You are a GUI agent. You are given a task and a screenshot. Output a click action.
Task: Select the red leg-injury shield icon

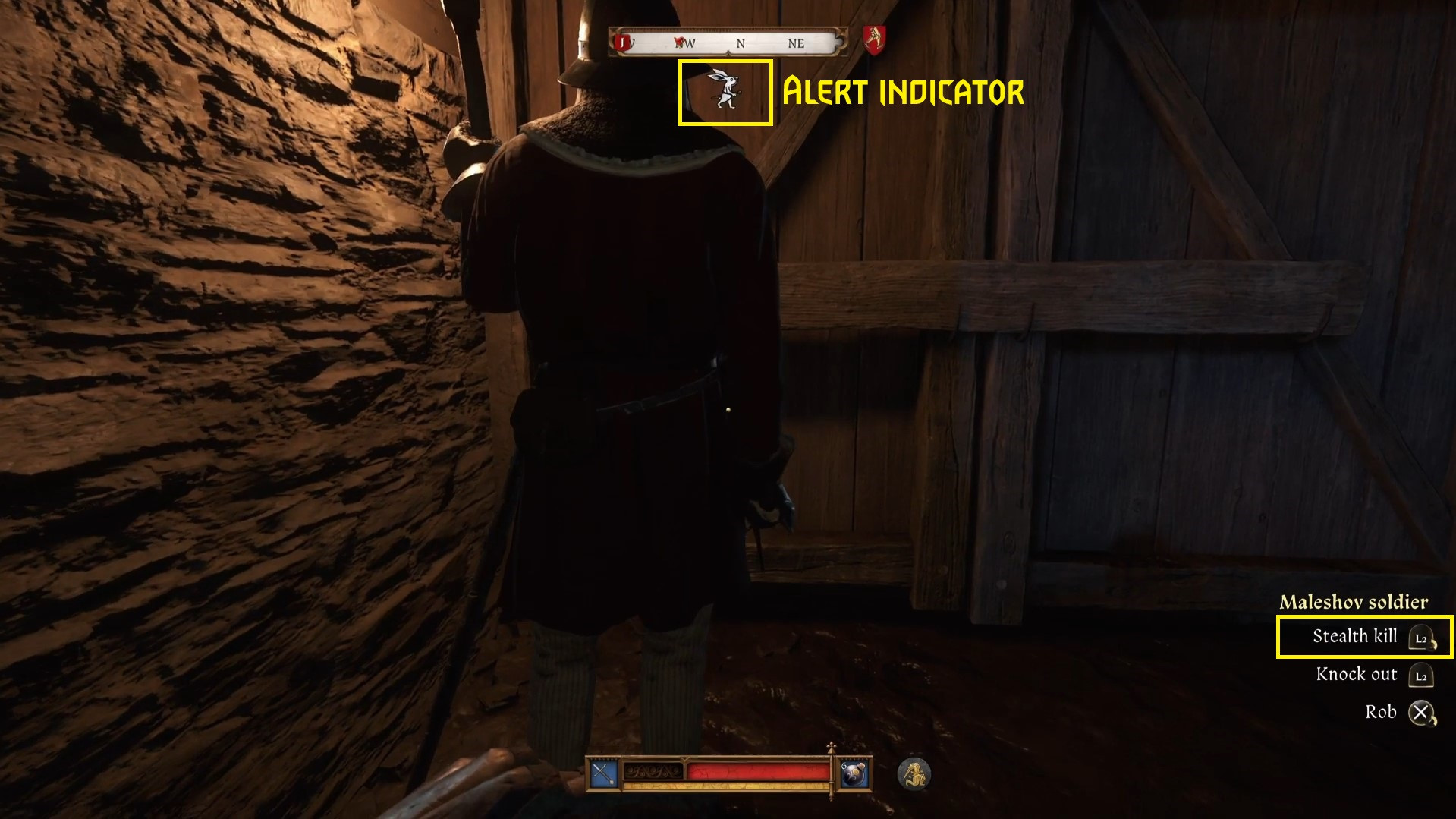(874, 39)
